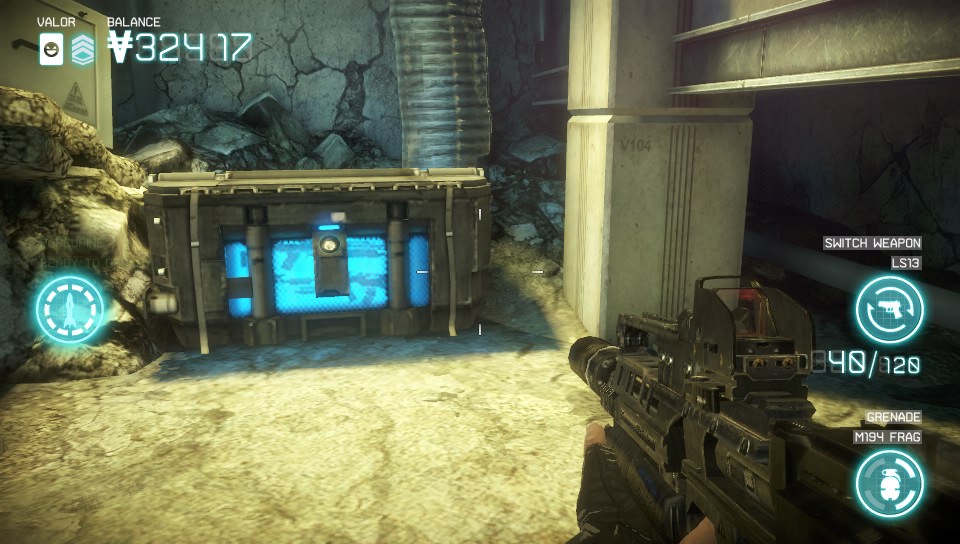Image resolution: width=960 pixels, height=544 pixels.
Task: Throw an M194 Frag grenade
Action: [889, 483]
